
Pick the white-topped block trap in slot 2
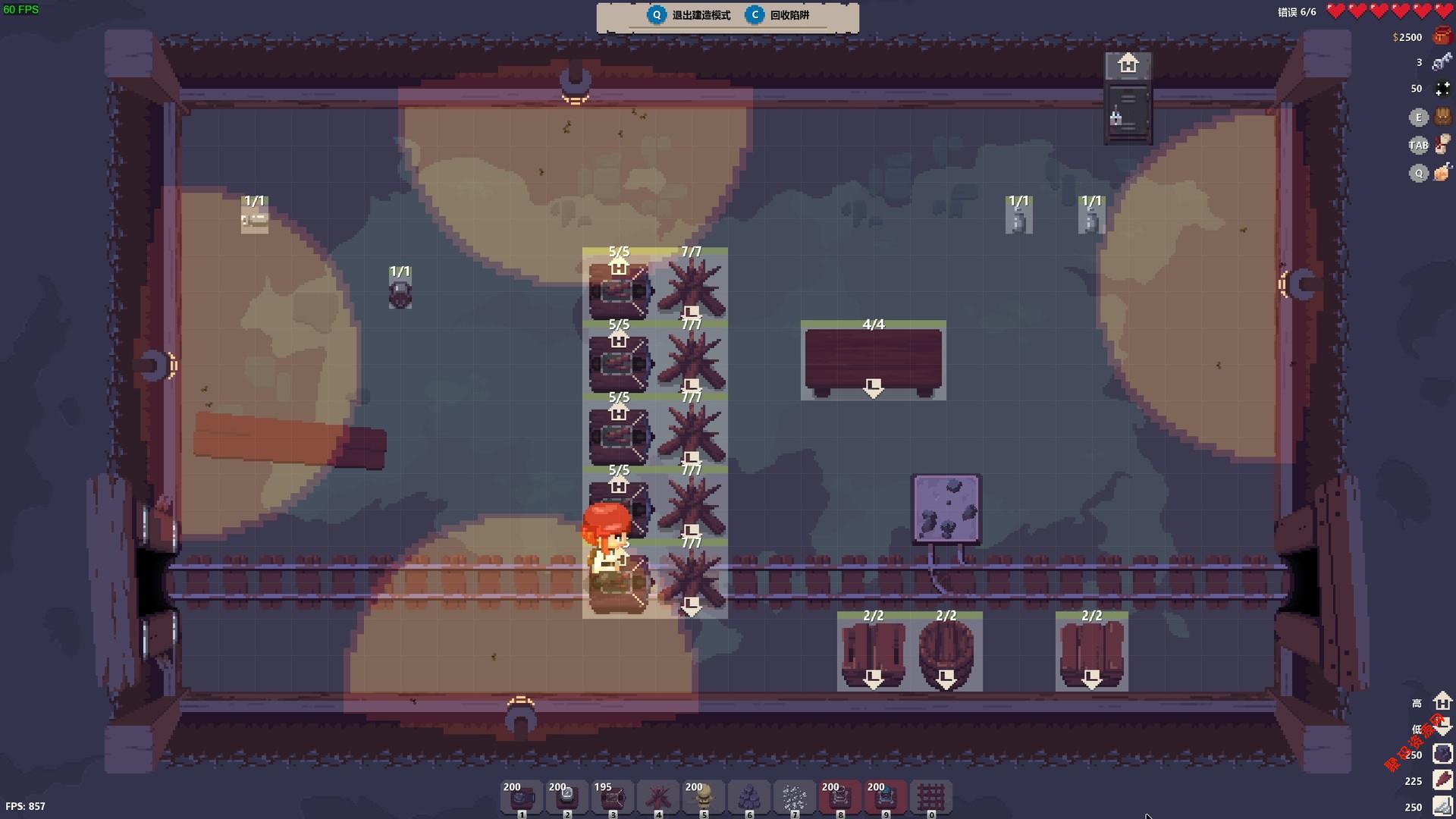[567, 797]
